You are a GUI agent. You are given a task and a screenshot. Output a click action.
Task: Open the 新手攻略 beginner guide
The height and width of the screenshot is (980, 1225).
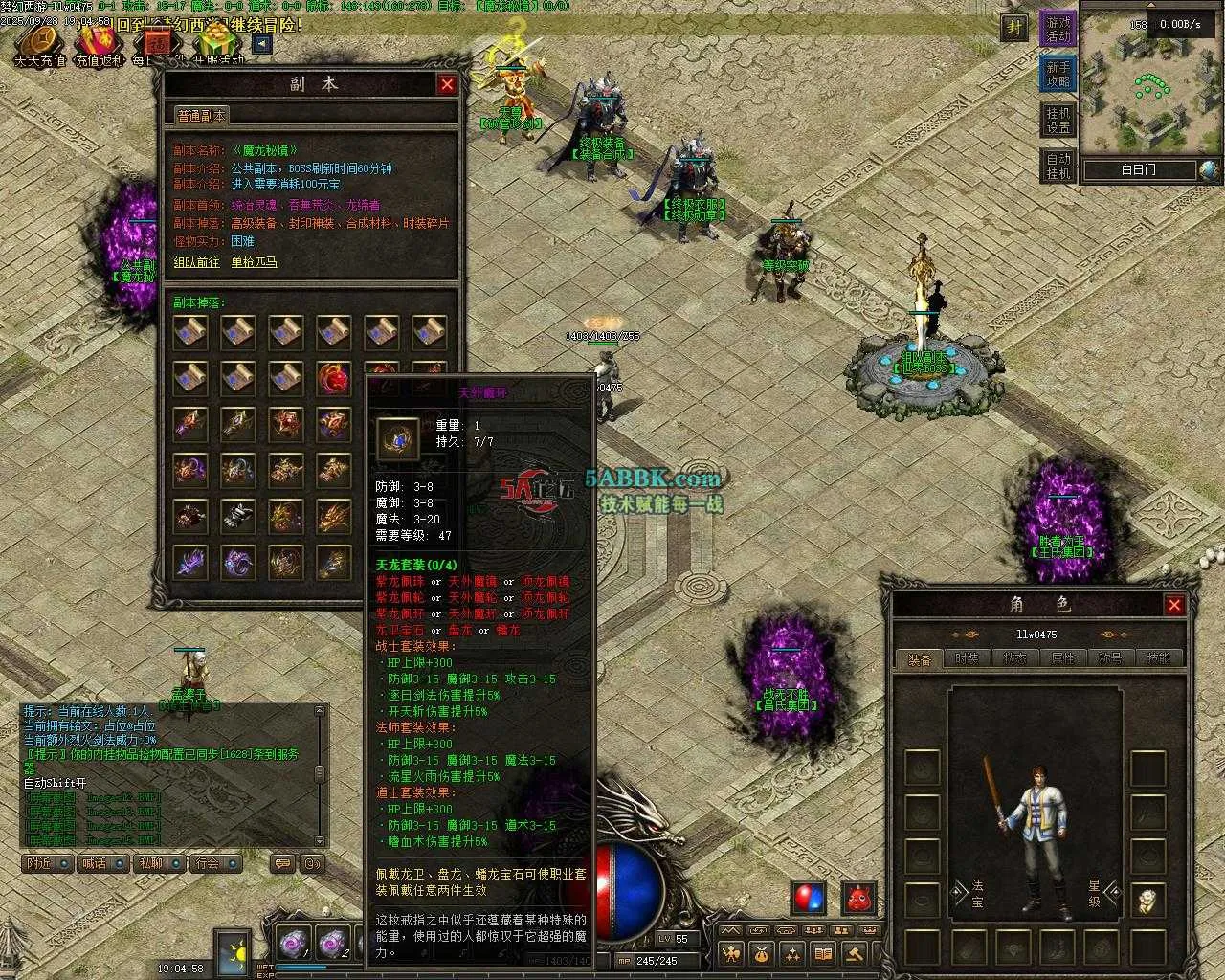click(1058, 75)
